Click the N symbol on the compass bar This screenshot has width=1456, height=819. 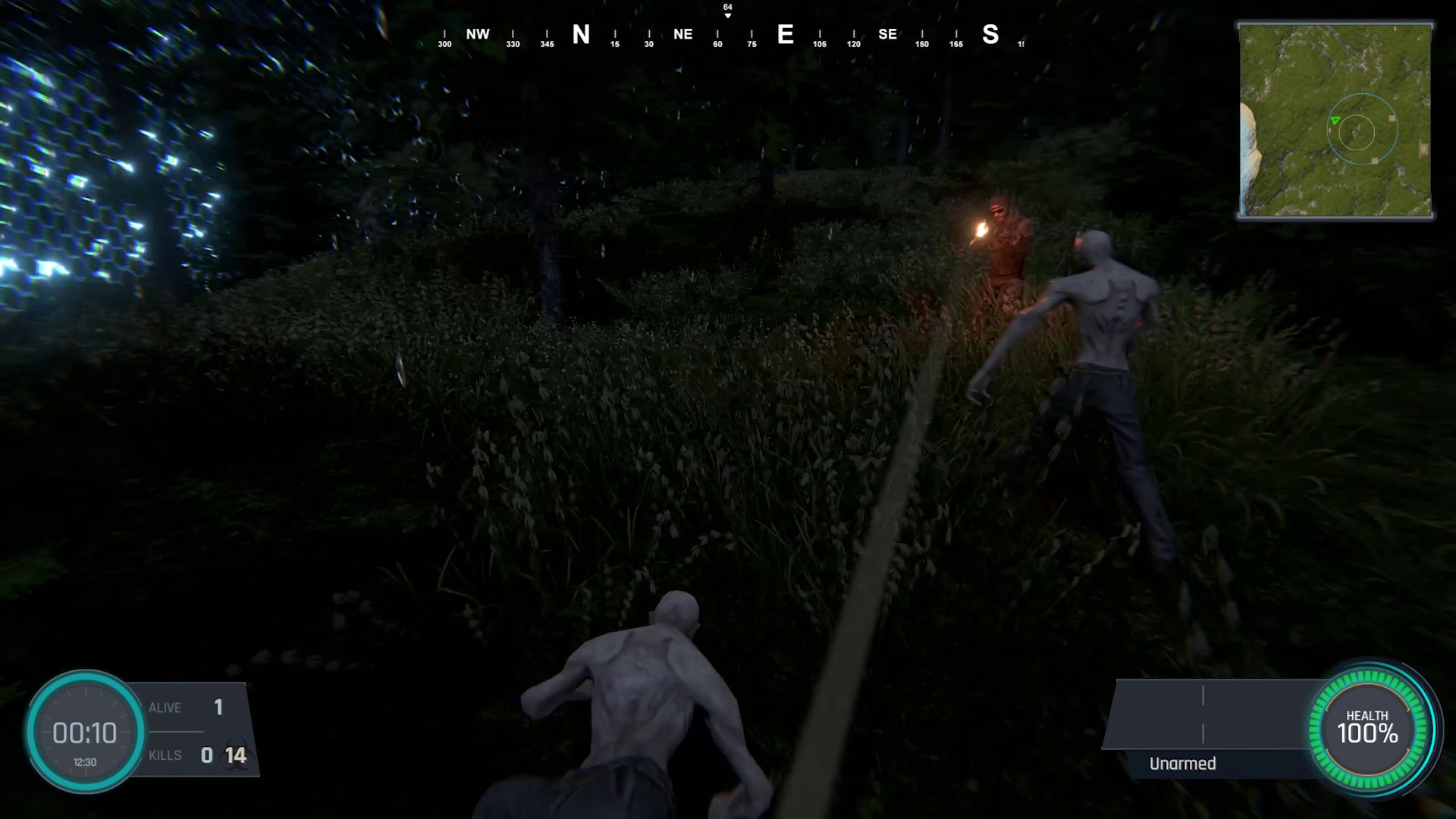pyautogui.click(x=581, y=34)
